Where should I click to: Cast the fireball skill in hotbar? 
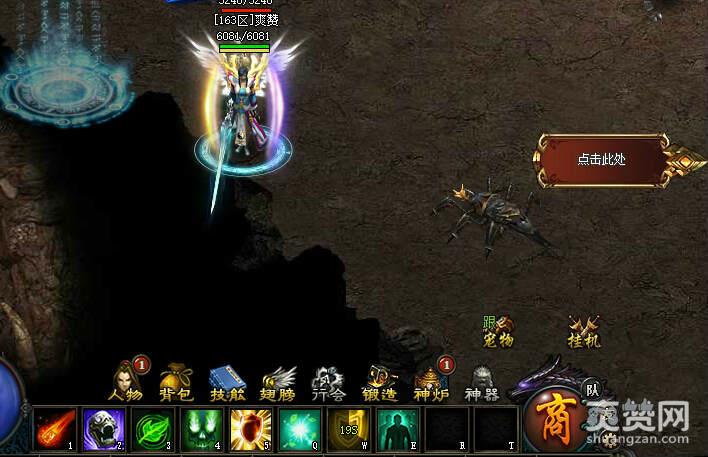[x=53, y=428]
